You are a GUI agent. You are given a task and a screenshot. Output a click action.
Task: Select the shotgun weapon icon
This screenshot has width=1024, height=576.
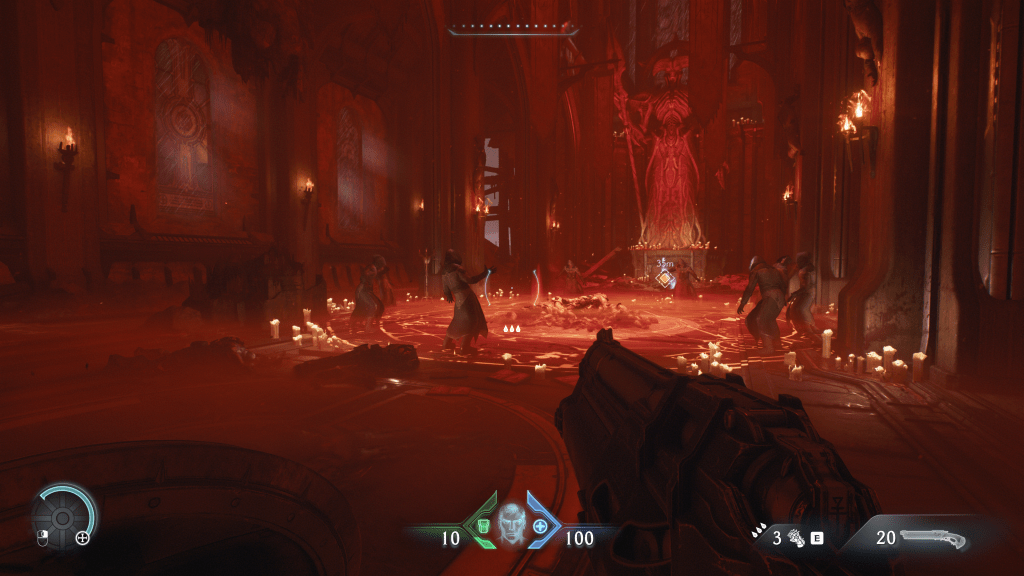tap(933, 539)
